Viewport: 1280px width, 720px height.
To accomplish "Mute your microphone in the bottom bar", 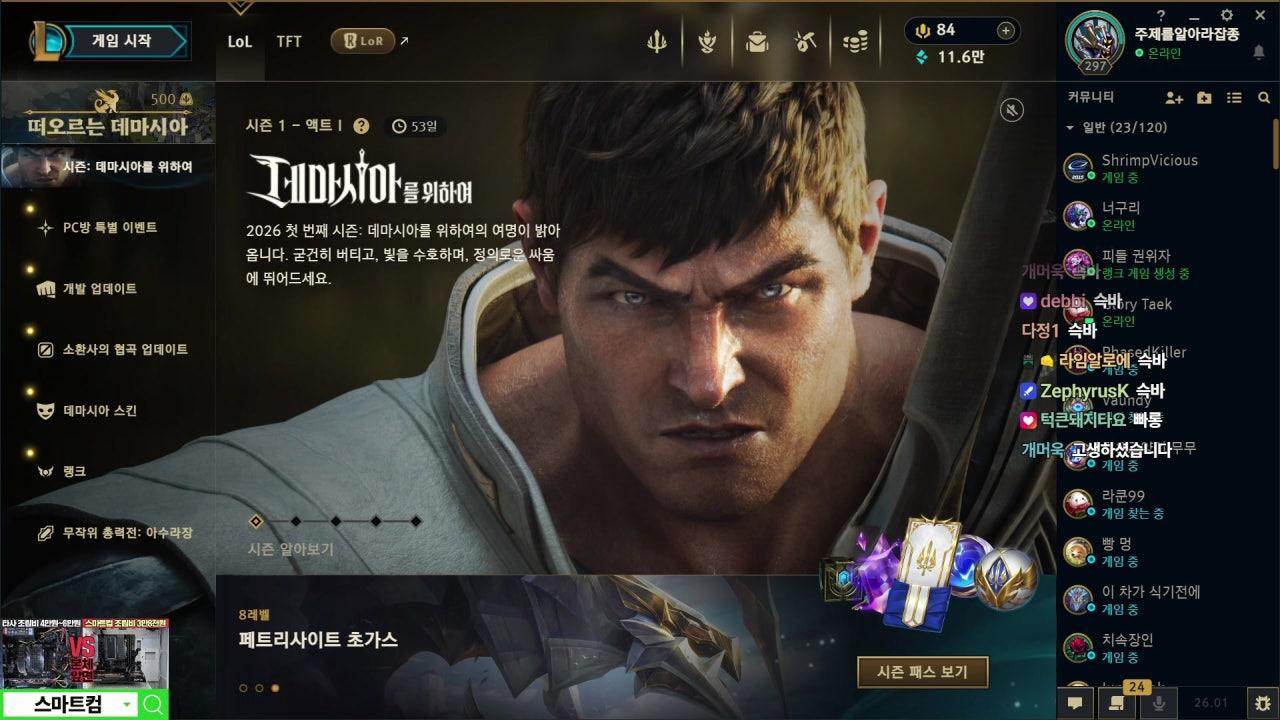I will (1160, 705).
